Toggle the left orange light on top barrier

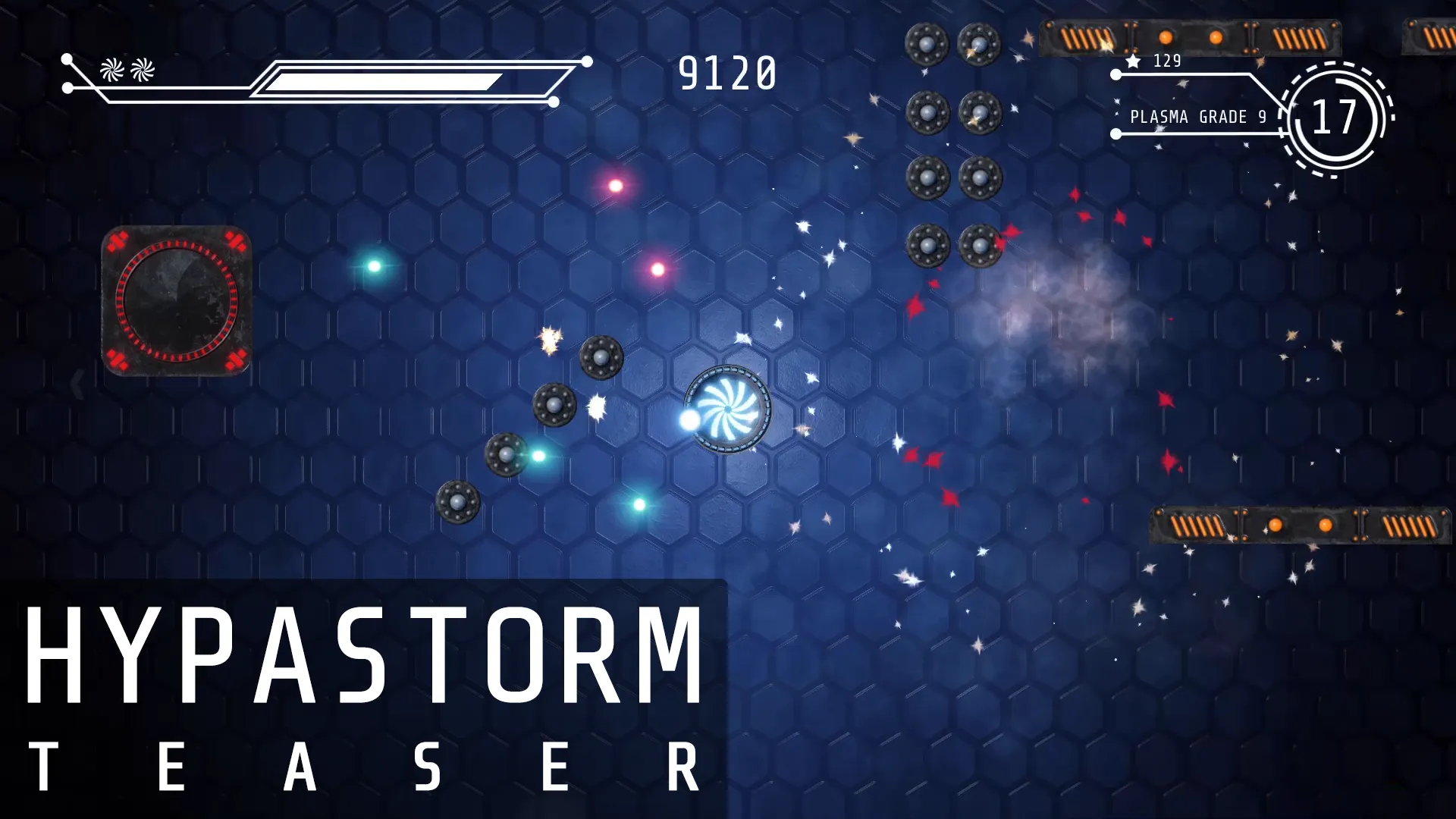(x=1165, y=36)
